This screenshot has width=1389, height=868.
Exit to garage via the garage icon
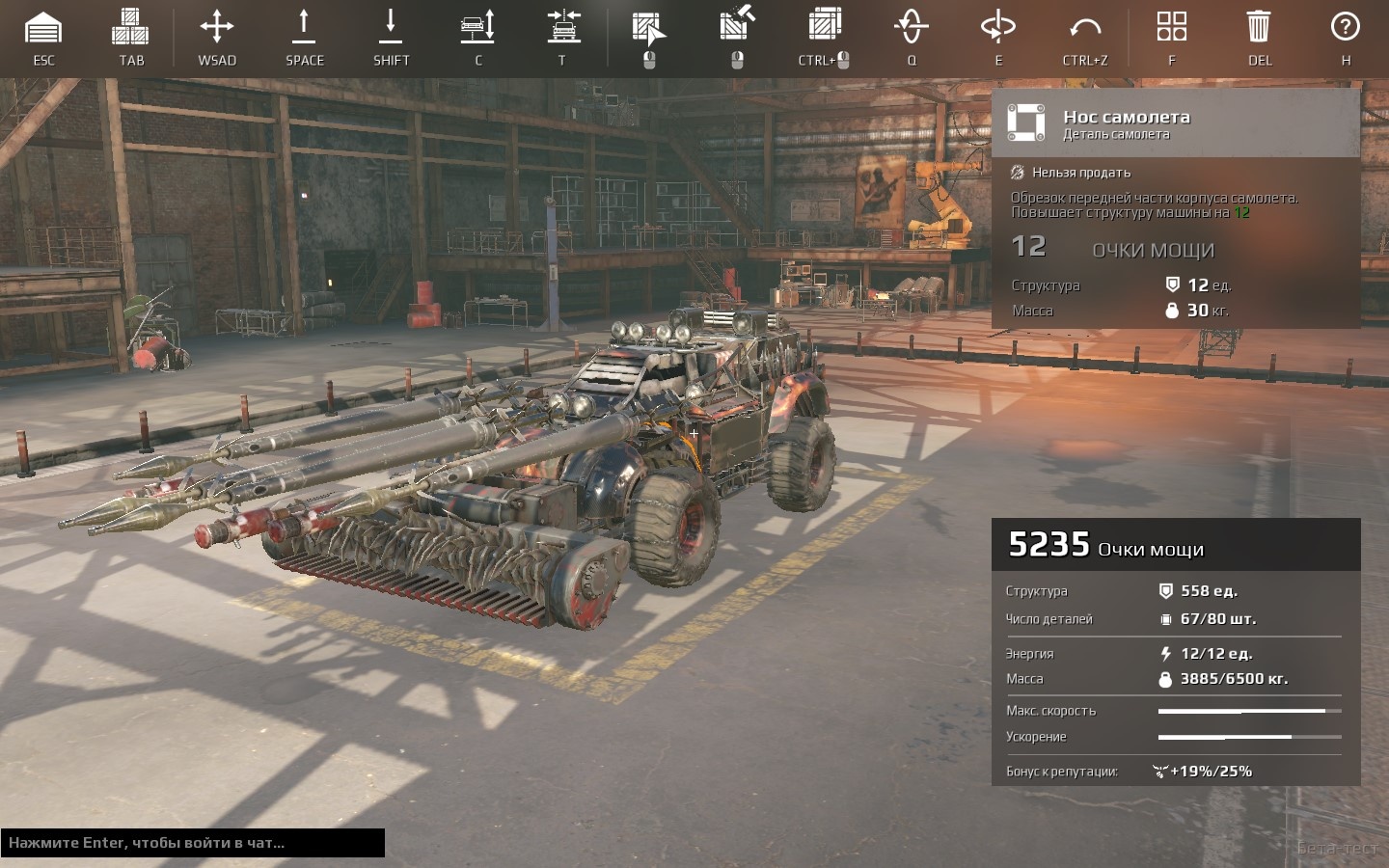click(43, 29)
